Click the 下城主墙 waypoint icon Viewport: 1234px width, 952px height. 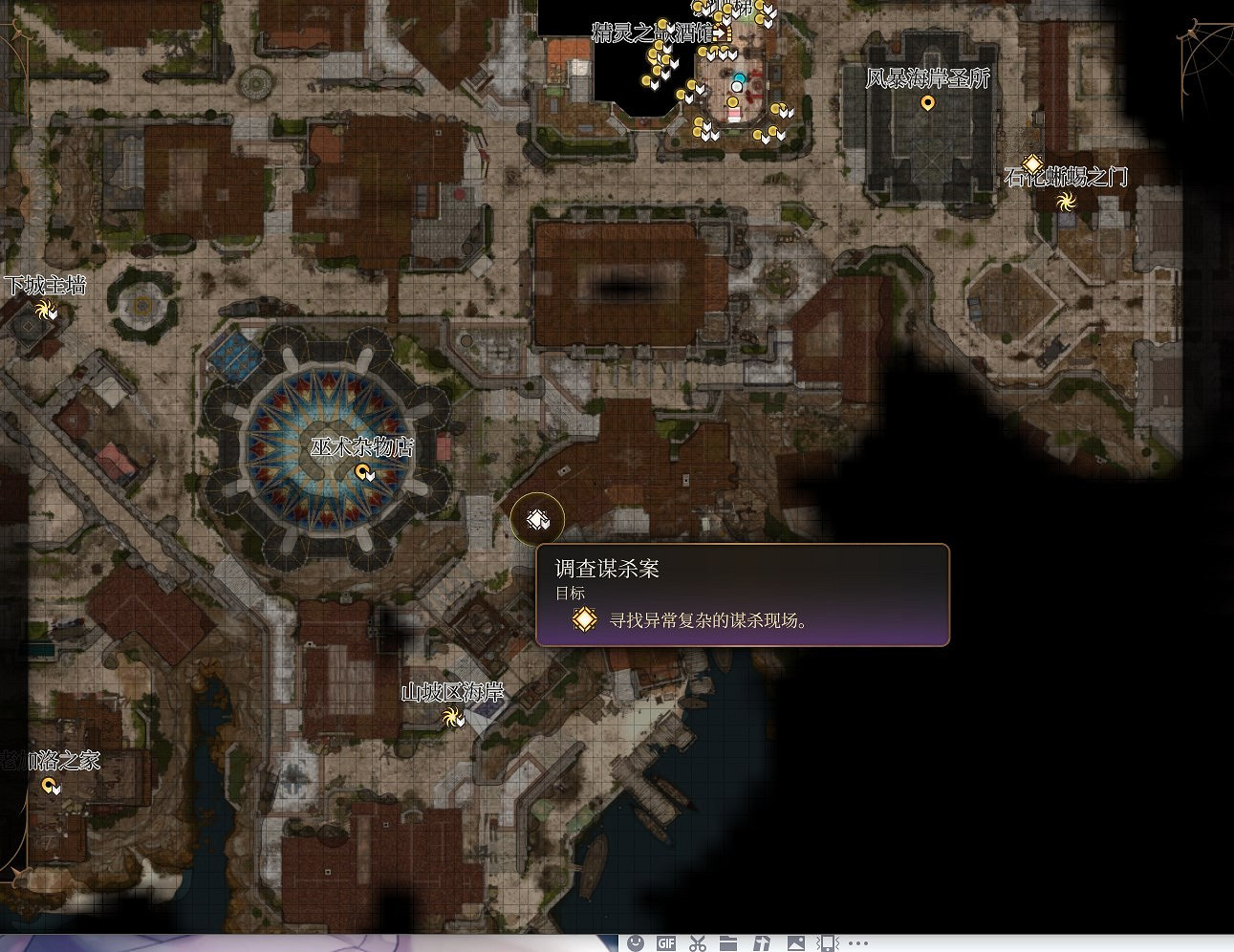coord(44,310)
